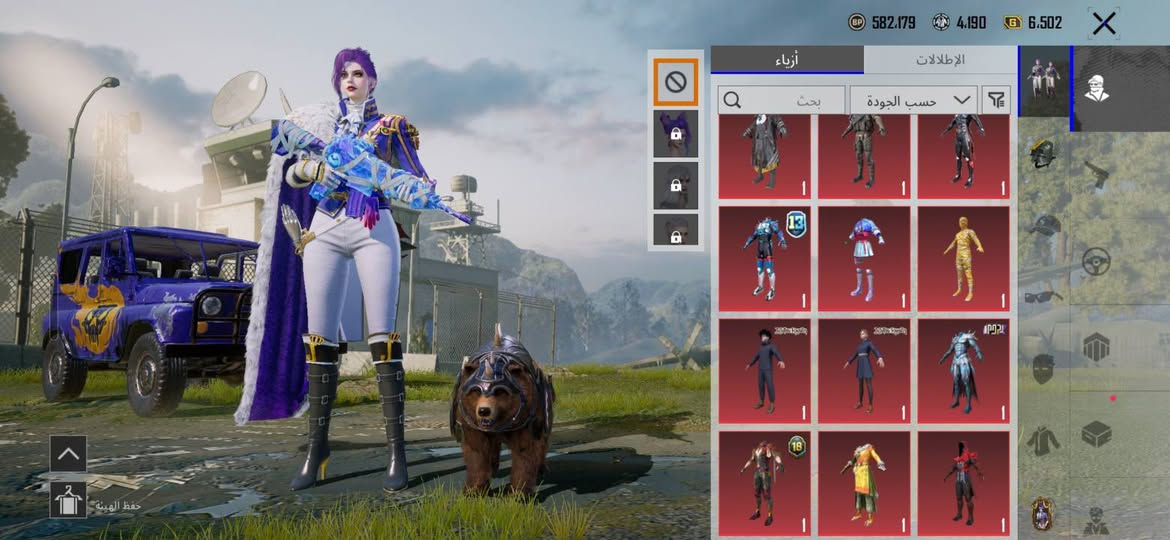Select the unequip (no outfit) slot
This screenshot has height=540, width=1170.
click(675, 83)
